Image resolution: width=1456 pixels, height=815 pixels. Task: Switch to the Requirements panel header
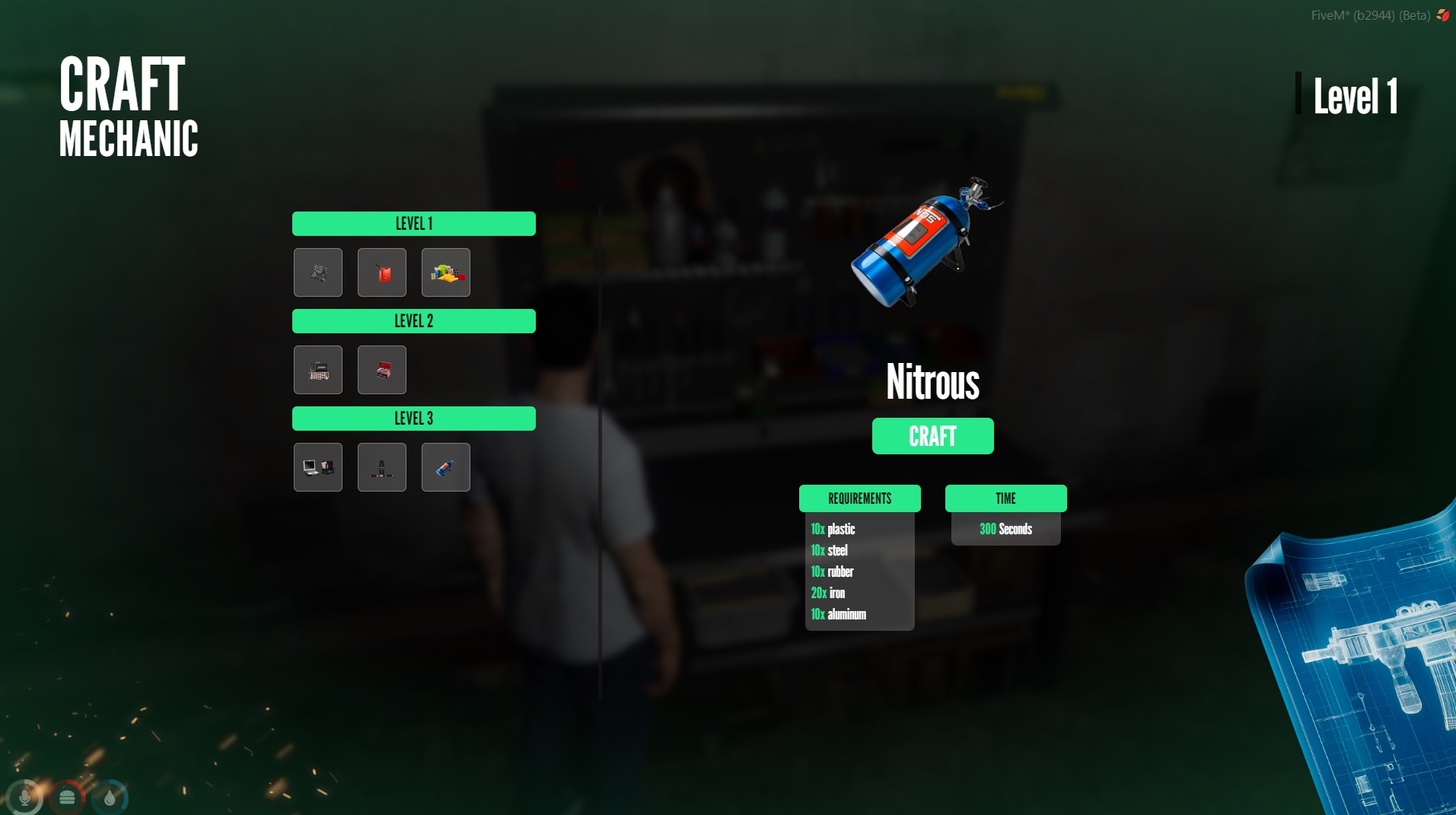click(x=859, y=498)
